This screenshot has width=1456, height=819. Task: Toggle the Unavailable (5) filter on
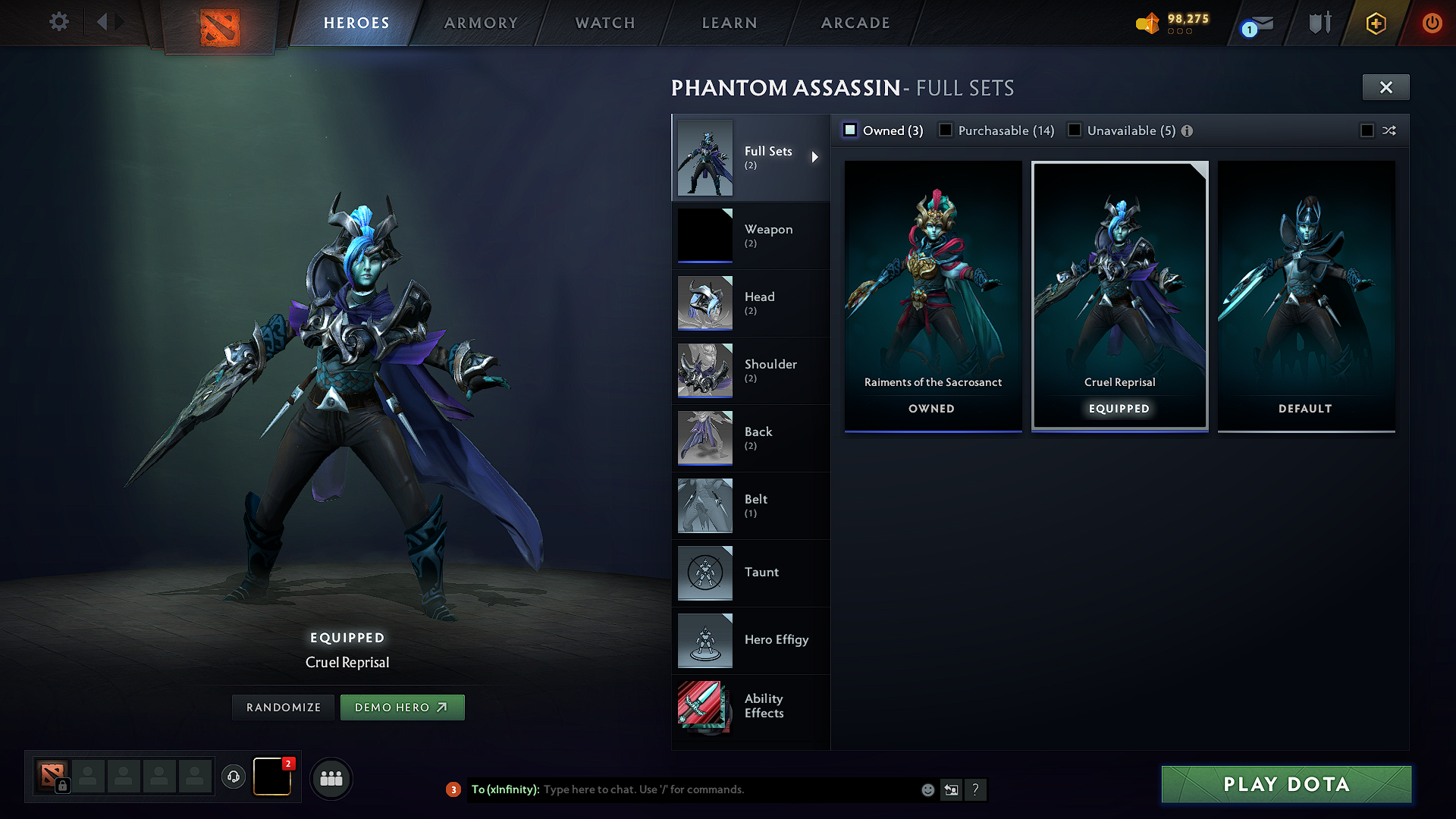1075,130
